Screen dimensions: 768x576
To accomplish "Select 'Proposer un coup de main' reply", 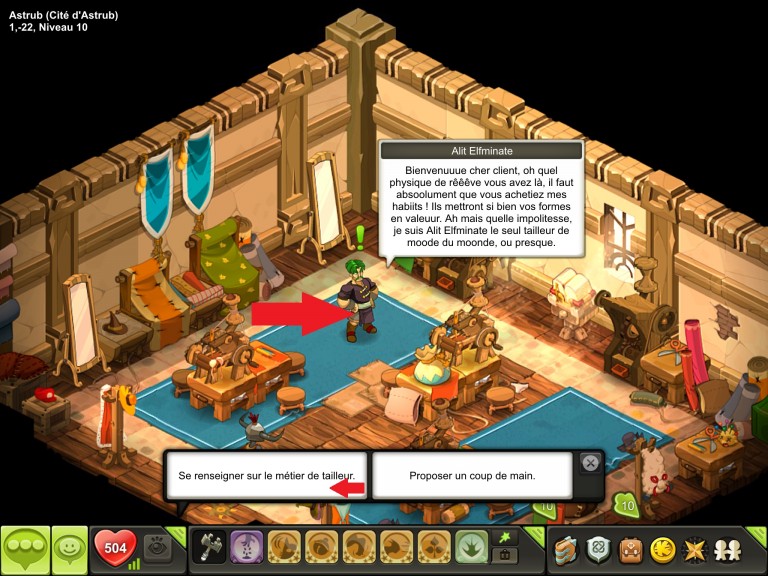I will pyautogui.click(x=472, y=475).
